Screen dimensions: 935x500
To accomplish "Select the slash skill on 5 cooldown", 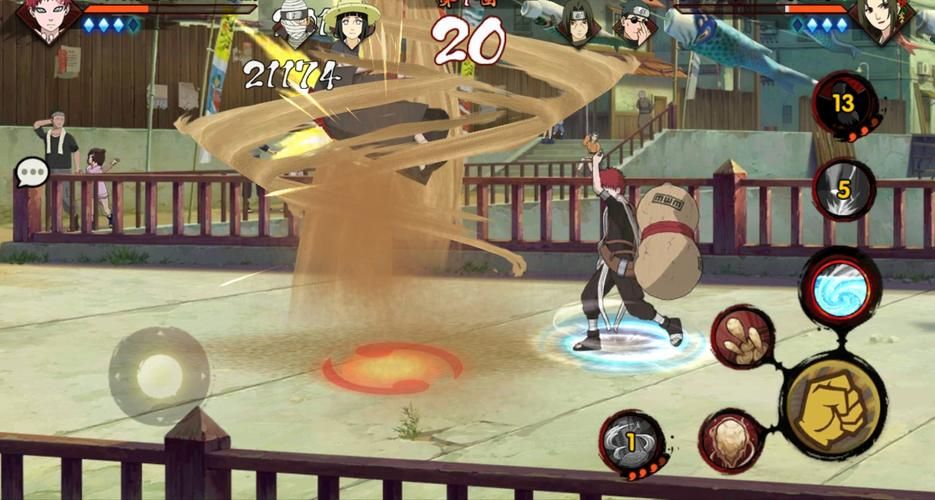I will [844, 187].
